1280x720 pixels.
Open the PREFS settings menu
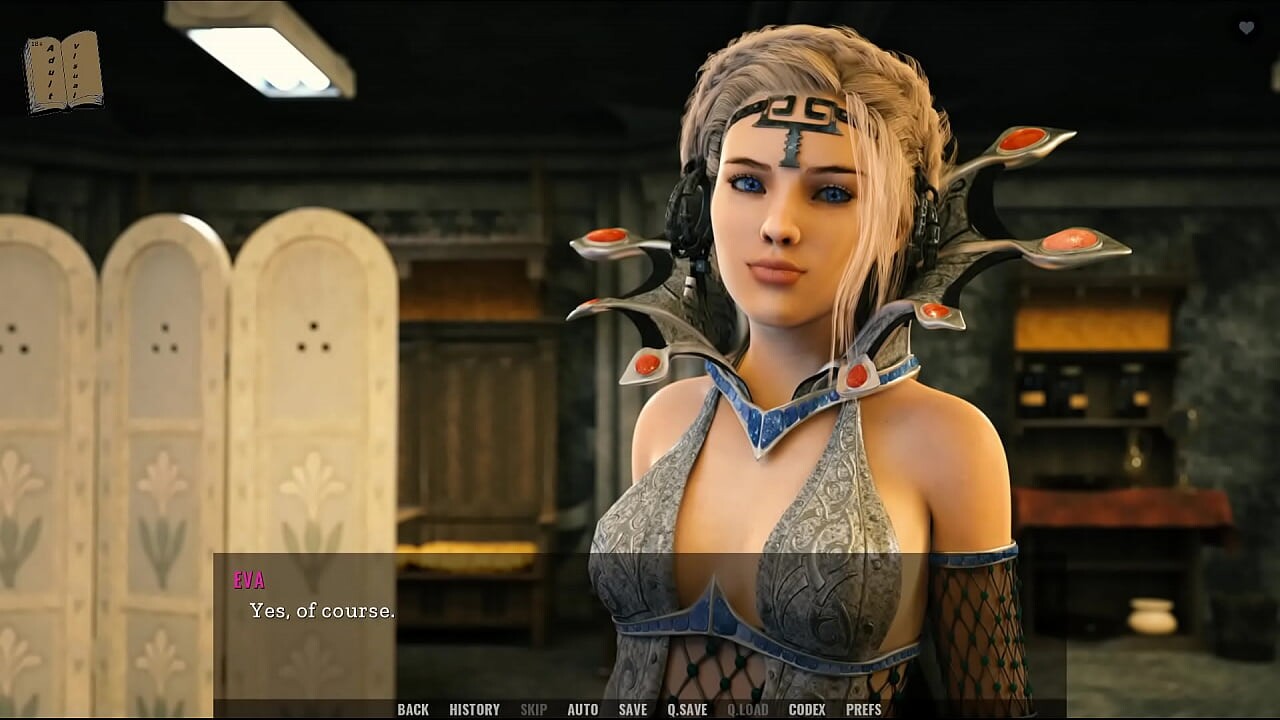coord(863,709)
